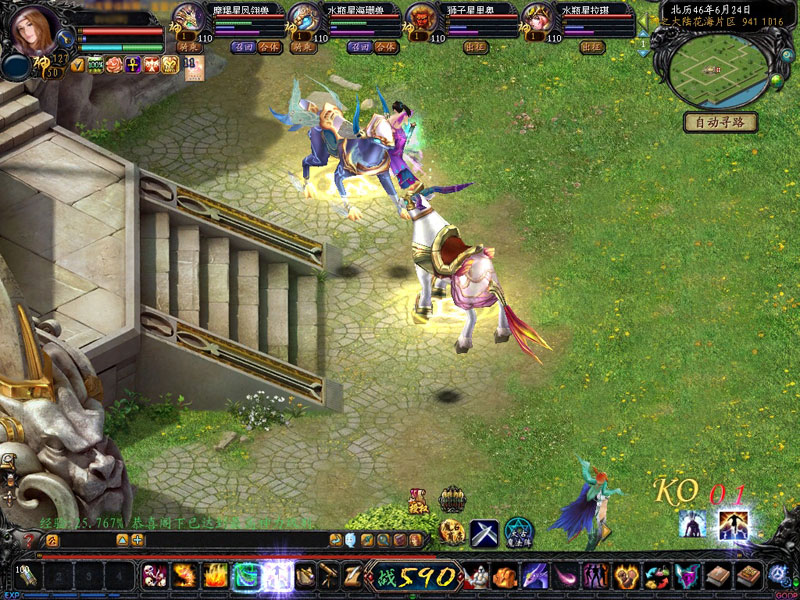Open the gear settings icon on the bottom bar

779,576
